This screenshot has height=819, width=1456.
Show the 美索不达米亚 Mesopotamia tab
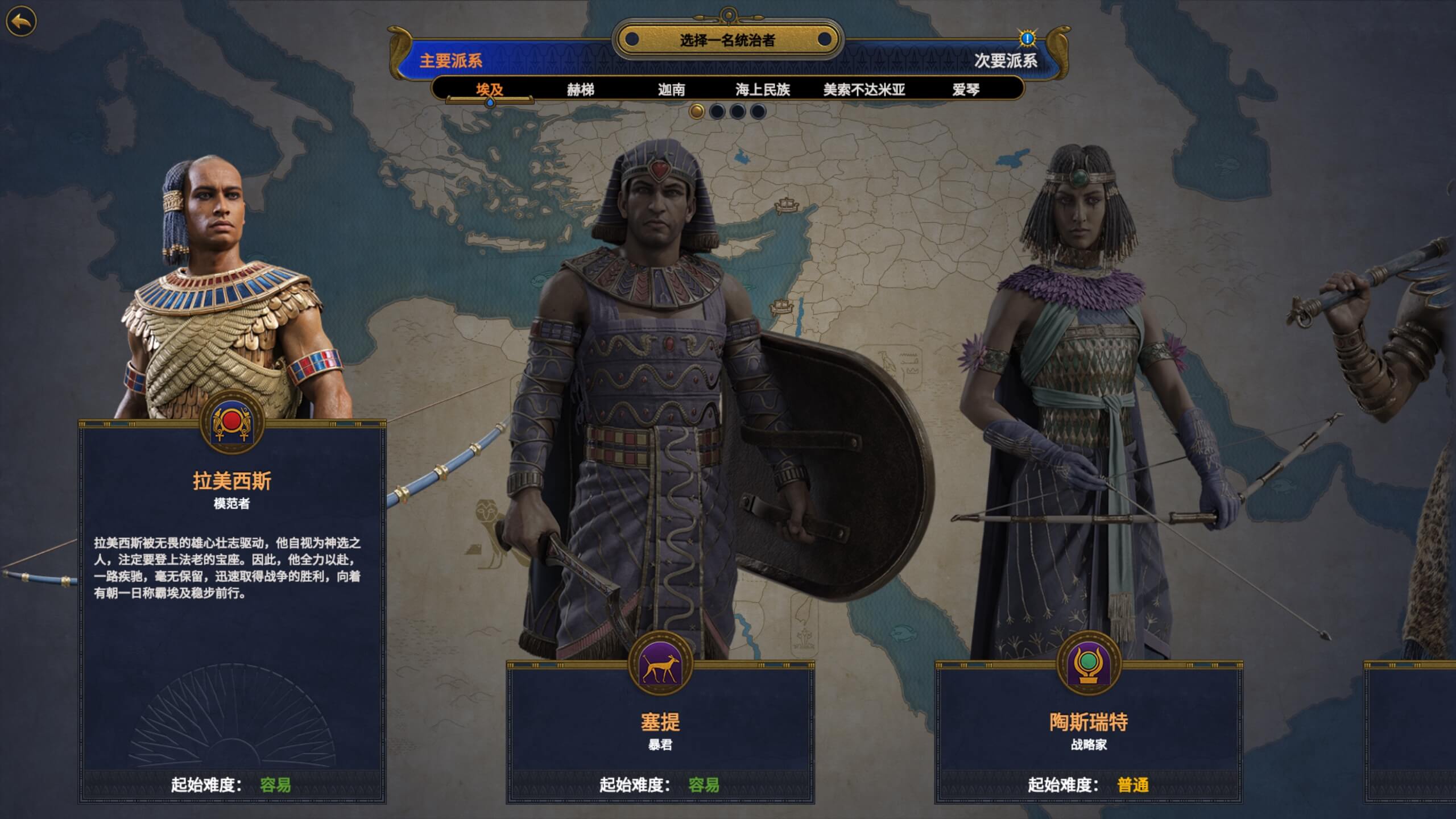[864, 90]
